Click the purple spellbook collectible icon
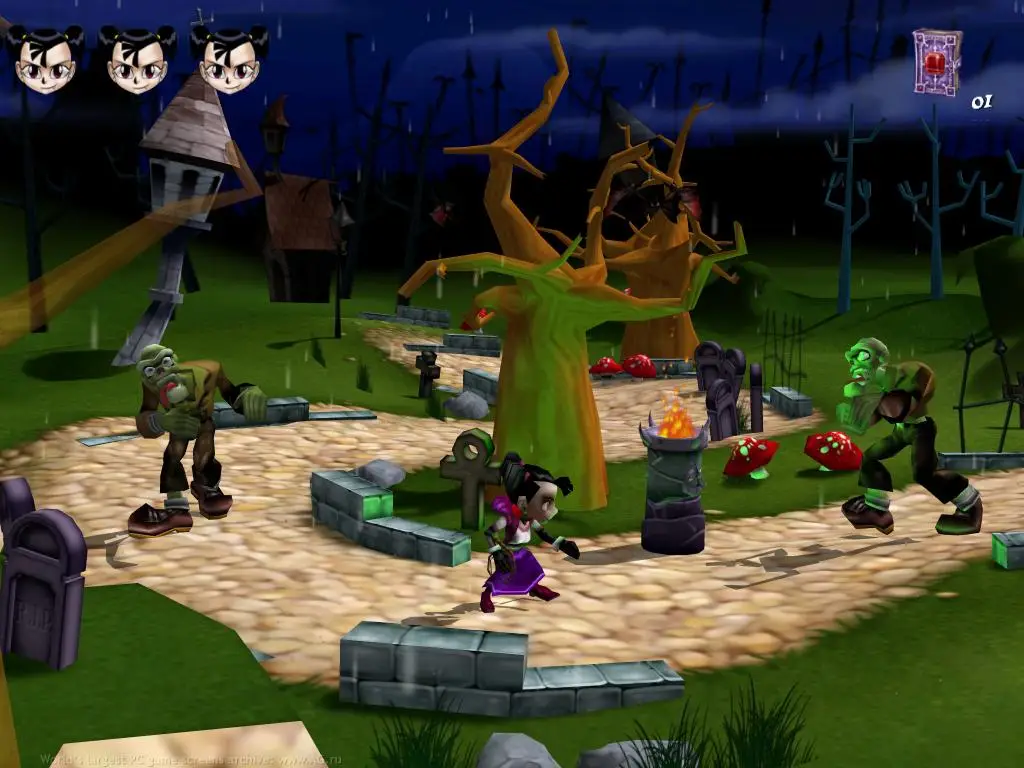 [937, 61]
